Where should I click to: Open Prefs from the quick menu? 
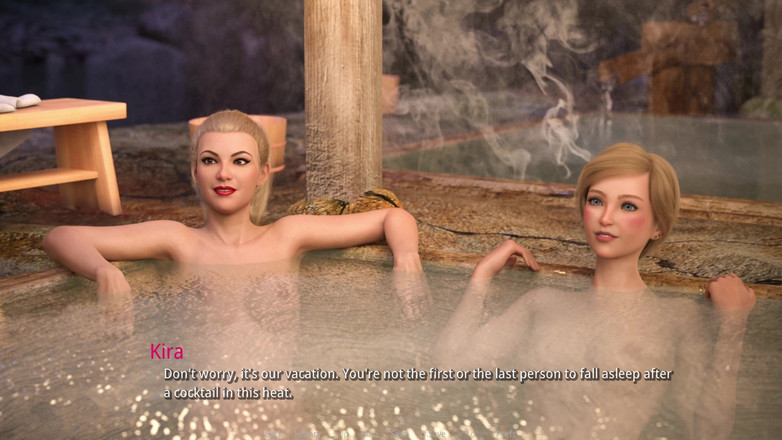tap(507, 434)
